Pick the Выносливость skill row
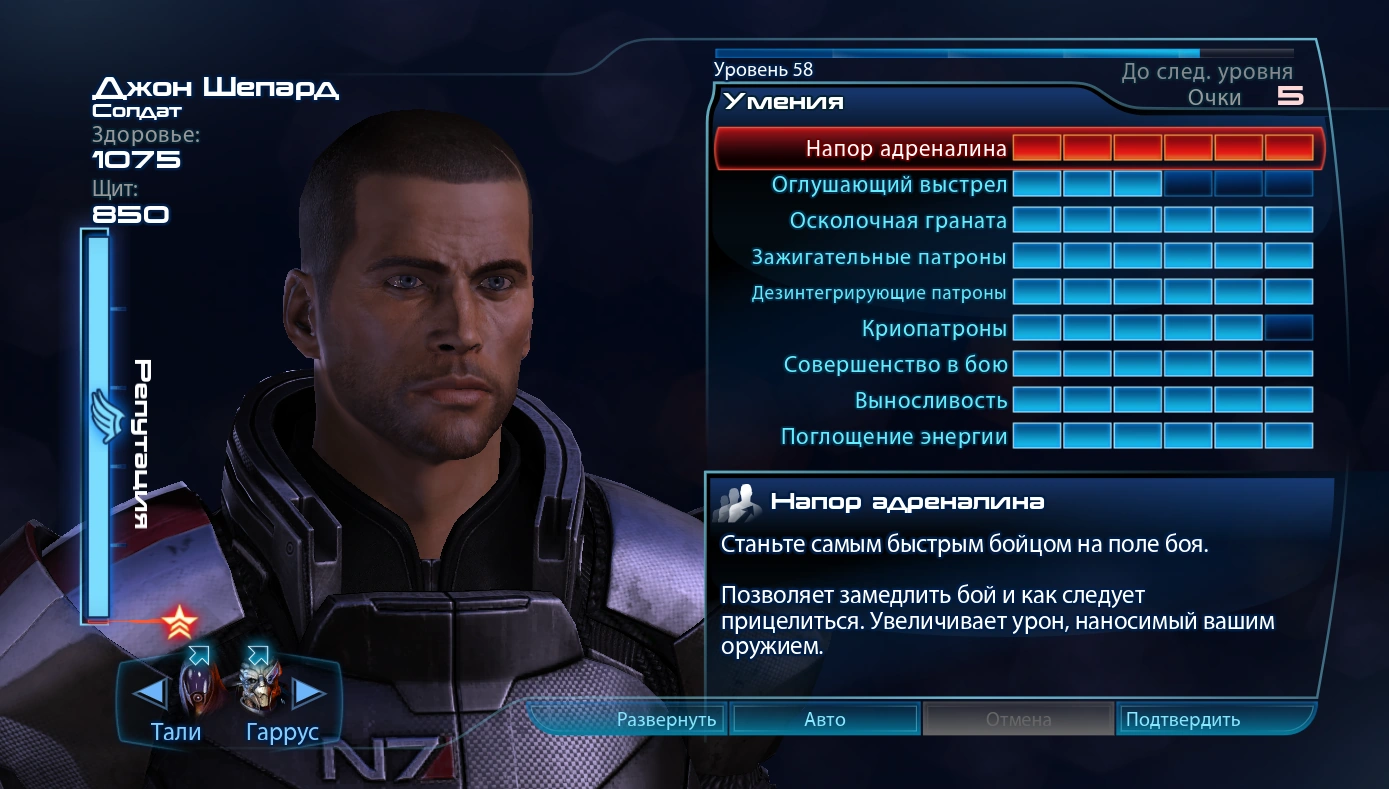1389x789 pixels. coord(931,401)
